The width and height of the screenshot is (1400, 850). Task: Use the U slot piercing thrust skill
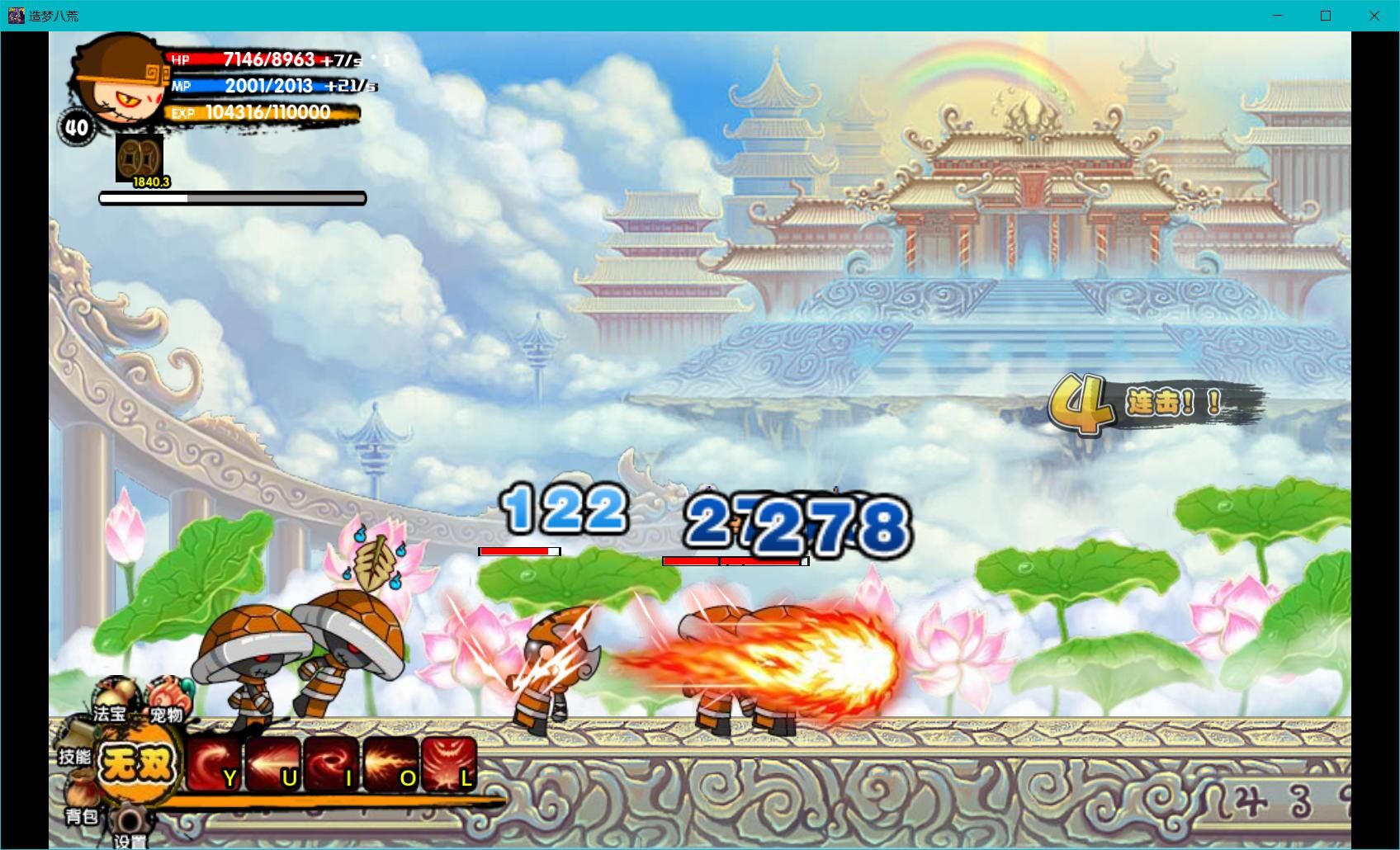272,765
